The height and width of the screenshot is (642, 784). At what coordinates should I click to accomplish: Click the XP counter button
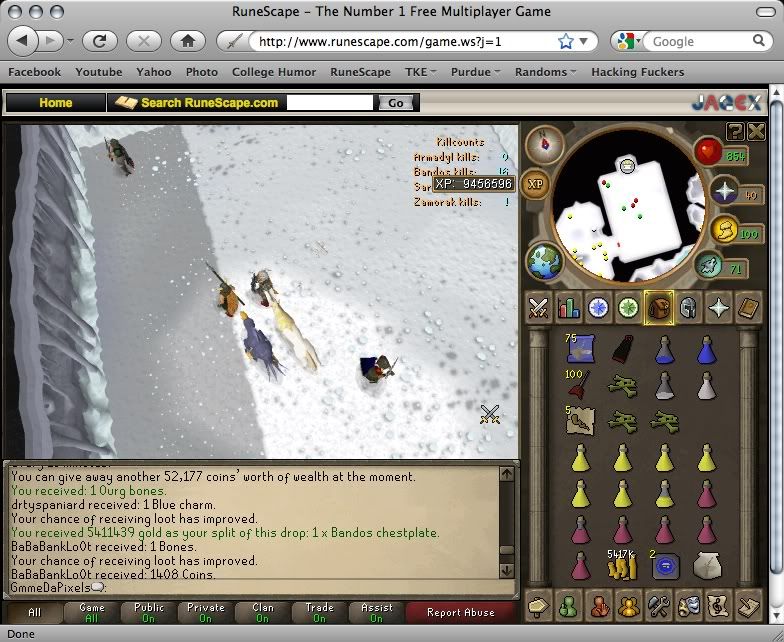click(x=535, y=185)
